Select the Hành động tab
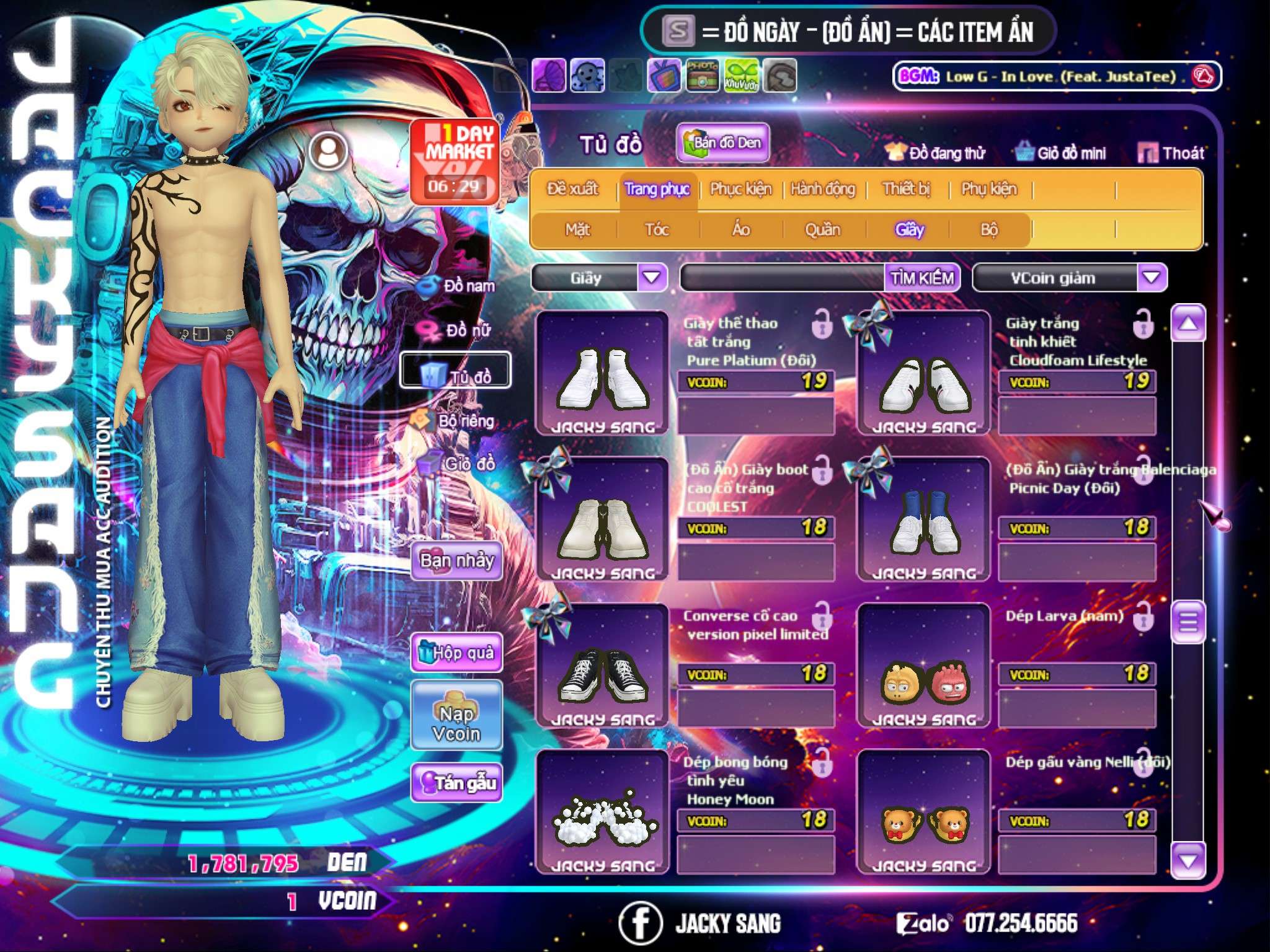 click(x=823, y=189)
